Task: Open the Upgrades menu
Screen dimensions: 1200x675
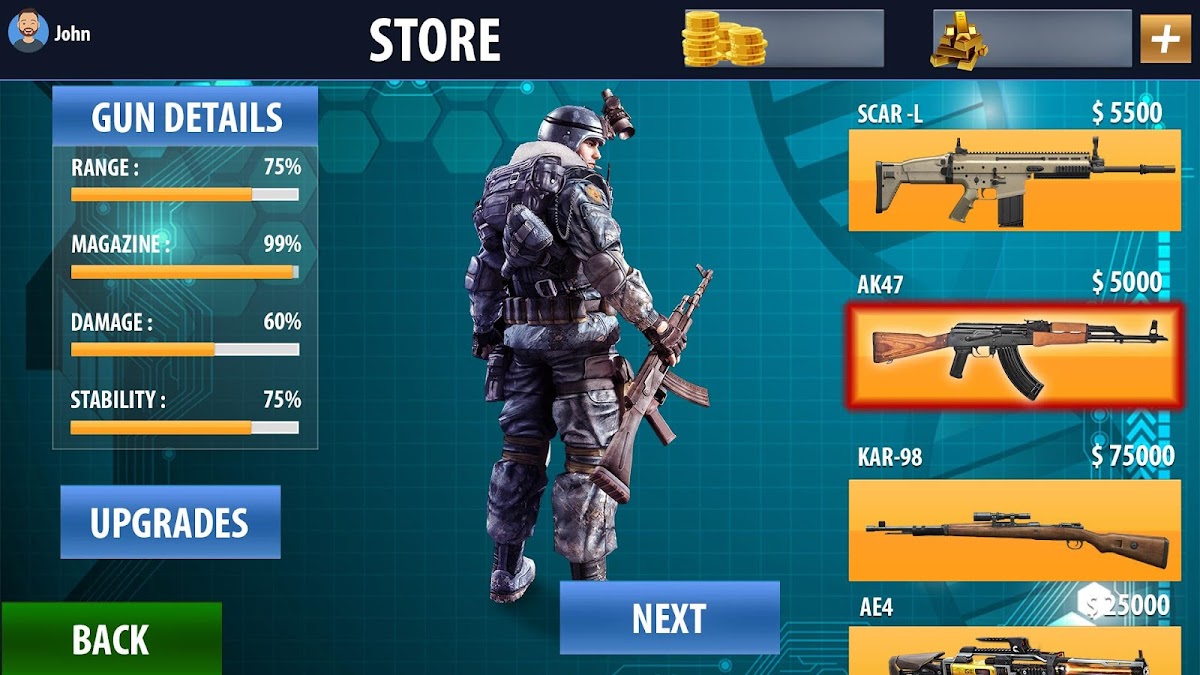Action: (170, 522)
